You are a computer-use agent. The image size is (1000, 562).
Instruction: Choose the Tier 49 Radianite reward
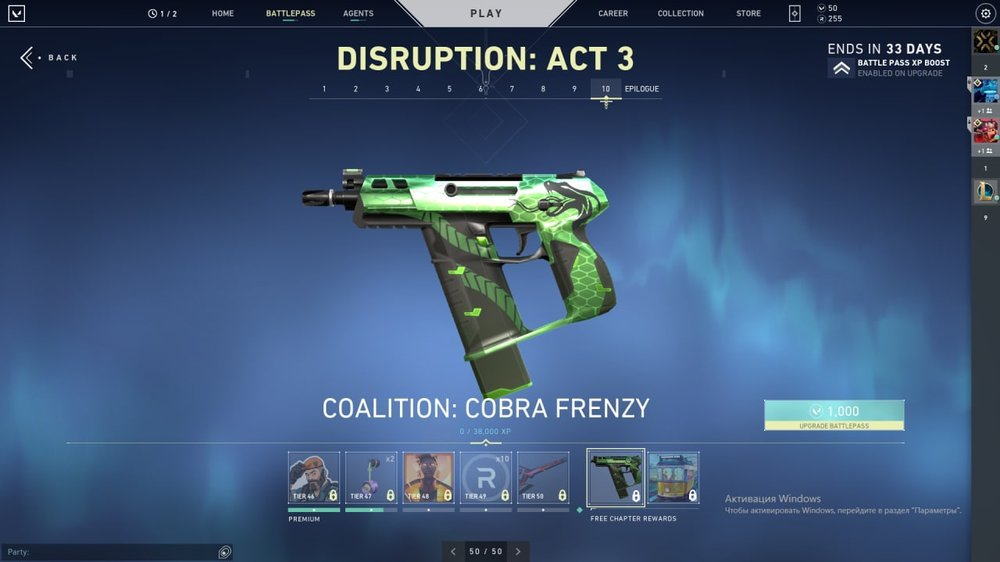[x=485, y=477]
